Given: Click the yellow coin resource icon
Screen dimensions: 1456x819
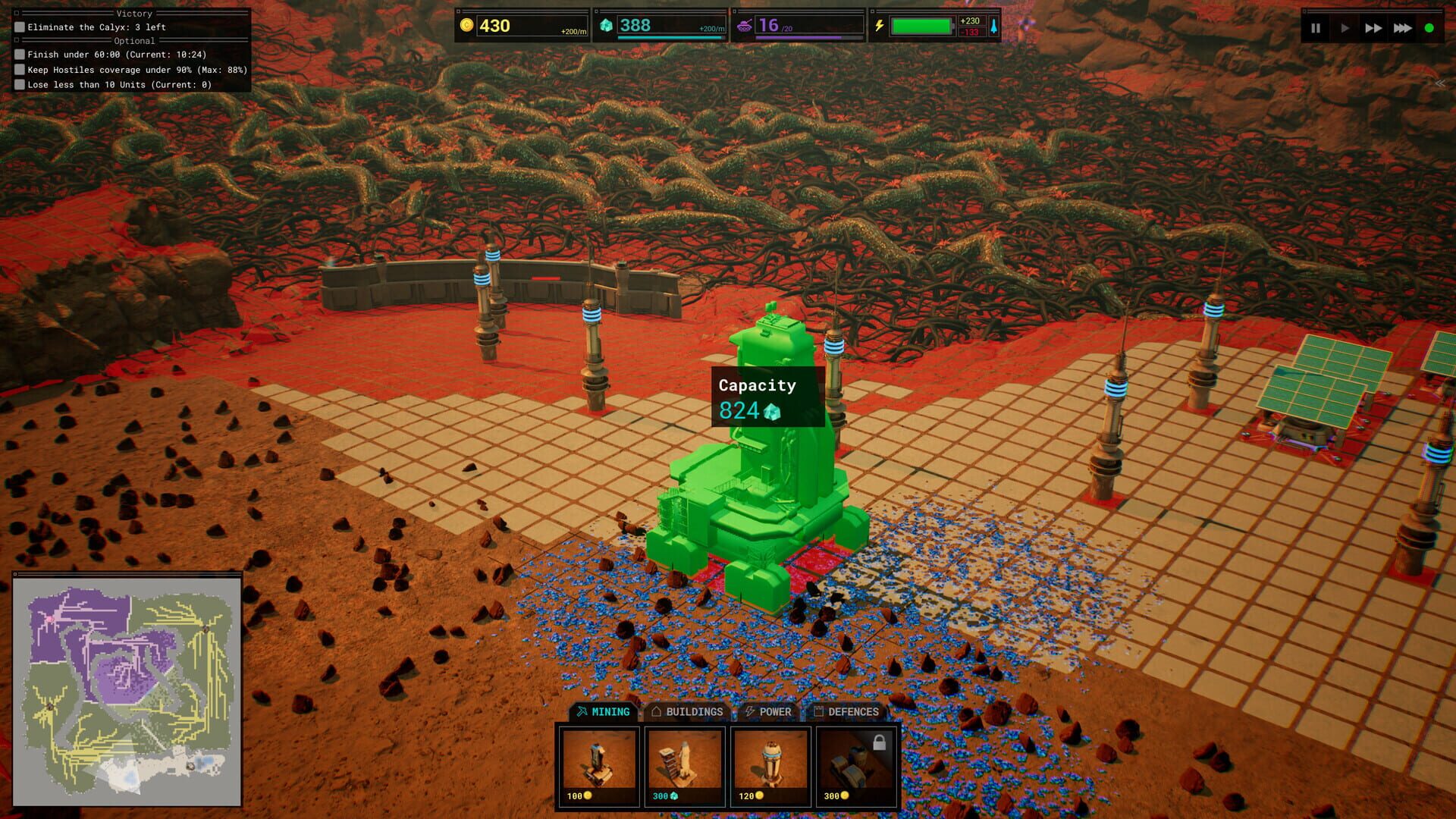Looking at the screenshot, I should [x=468, y=24].
